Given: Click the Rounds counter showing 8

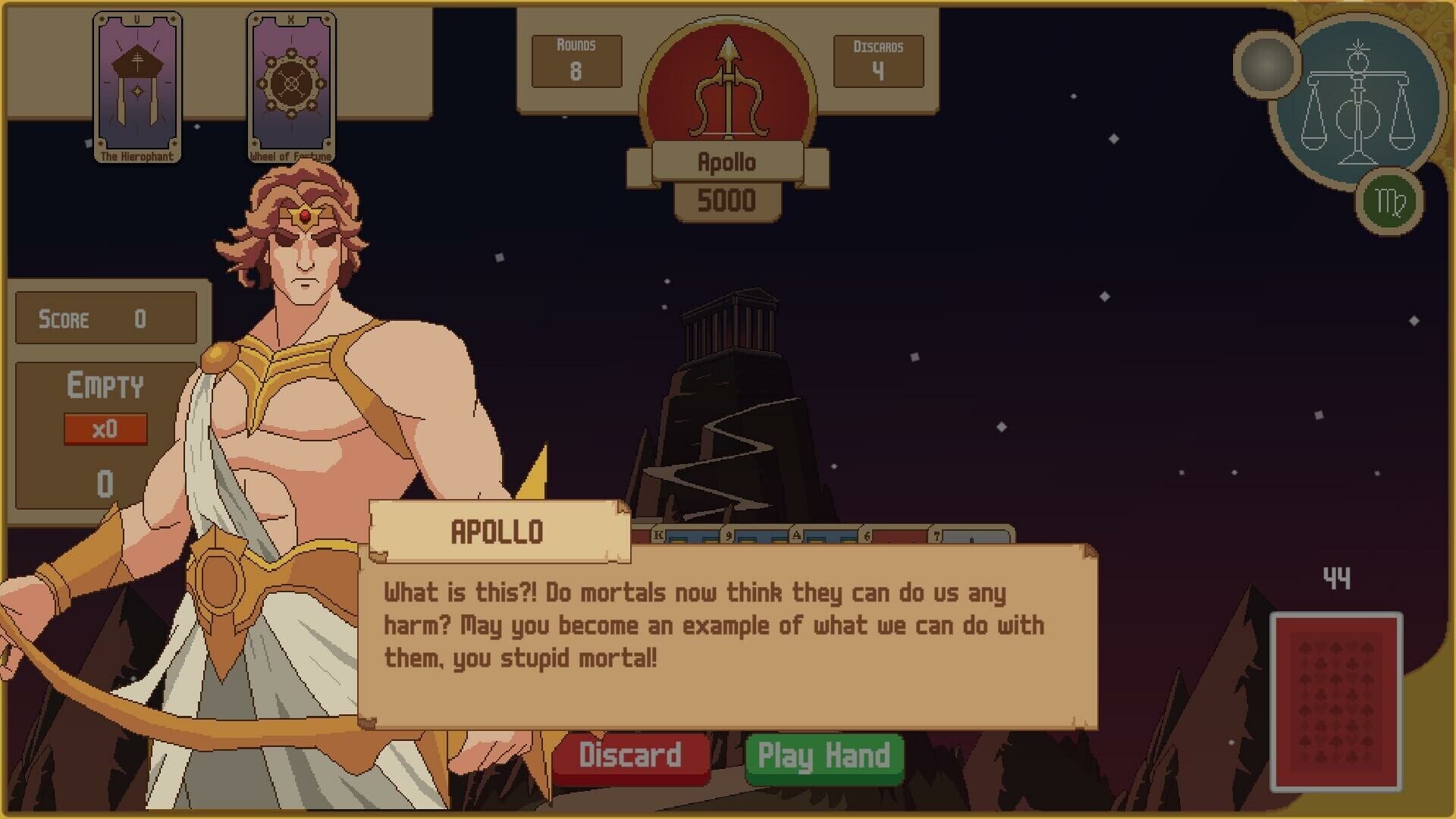Looking at the screenshot, I should 576,61.
